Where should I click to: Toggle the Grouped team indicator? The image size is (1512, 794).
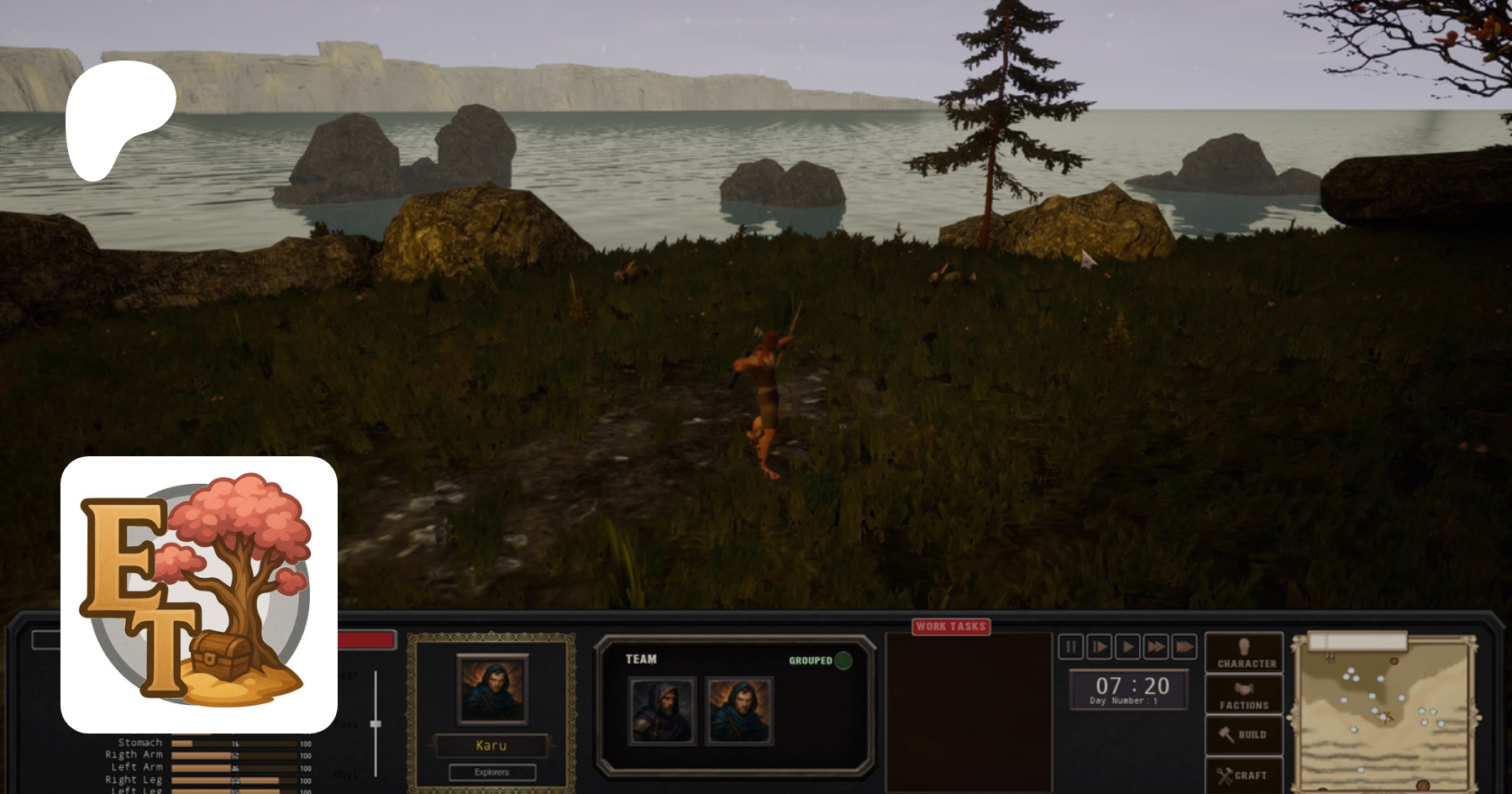843,660
